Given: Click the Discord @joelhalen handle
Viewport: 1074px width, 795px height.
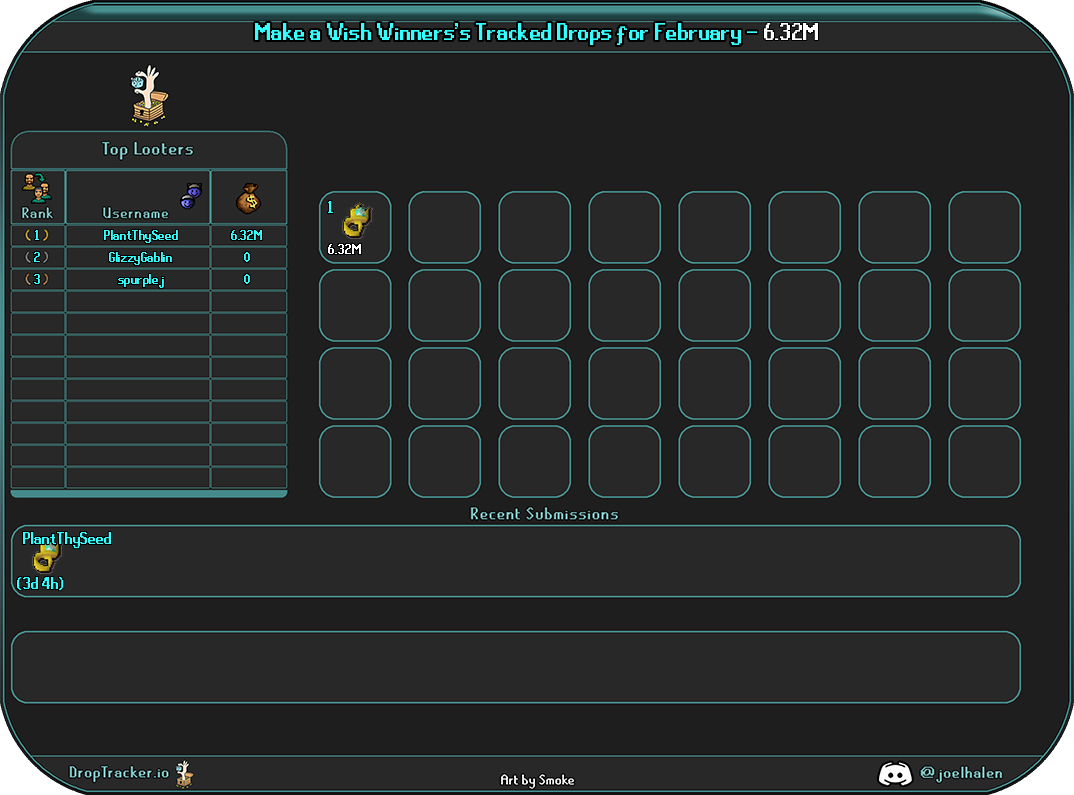Looking at the screenshot, I should (x=960, y=773).
